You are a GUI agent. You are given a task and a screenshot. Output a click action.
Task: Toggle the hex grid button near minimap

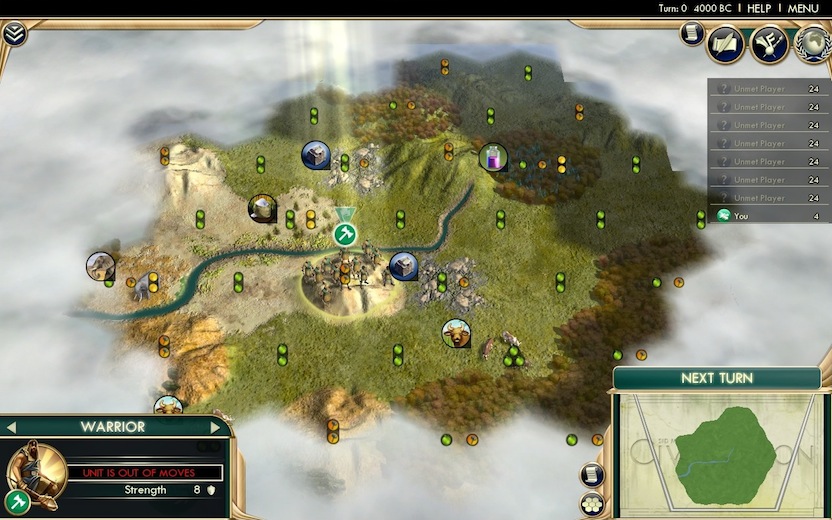pyautogui.click(x=593, y=503)
